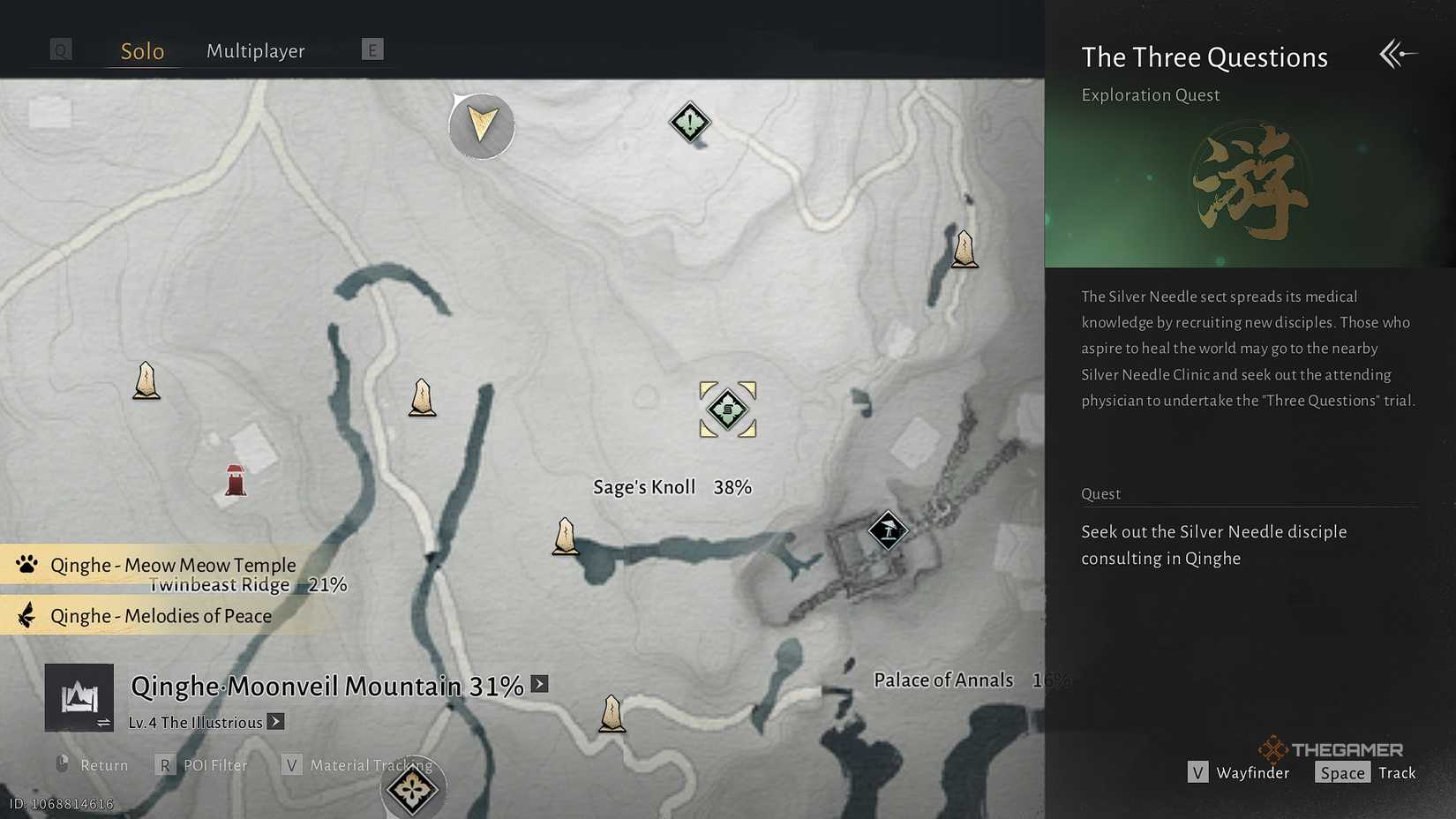
Task: Click the red pagoda landmark icon
Action: 234,479
